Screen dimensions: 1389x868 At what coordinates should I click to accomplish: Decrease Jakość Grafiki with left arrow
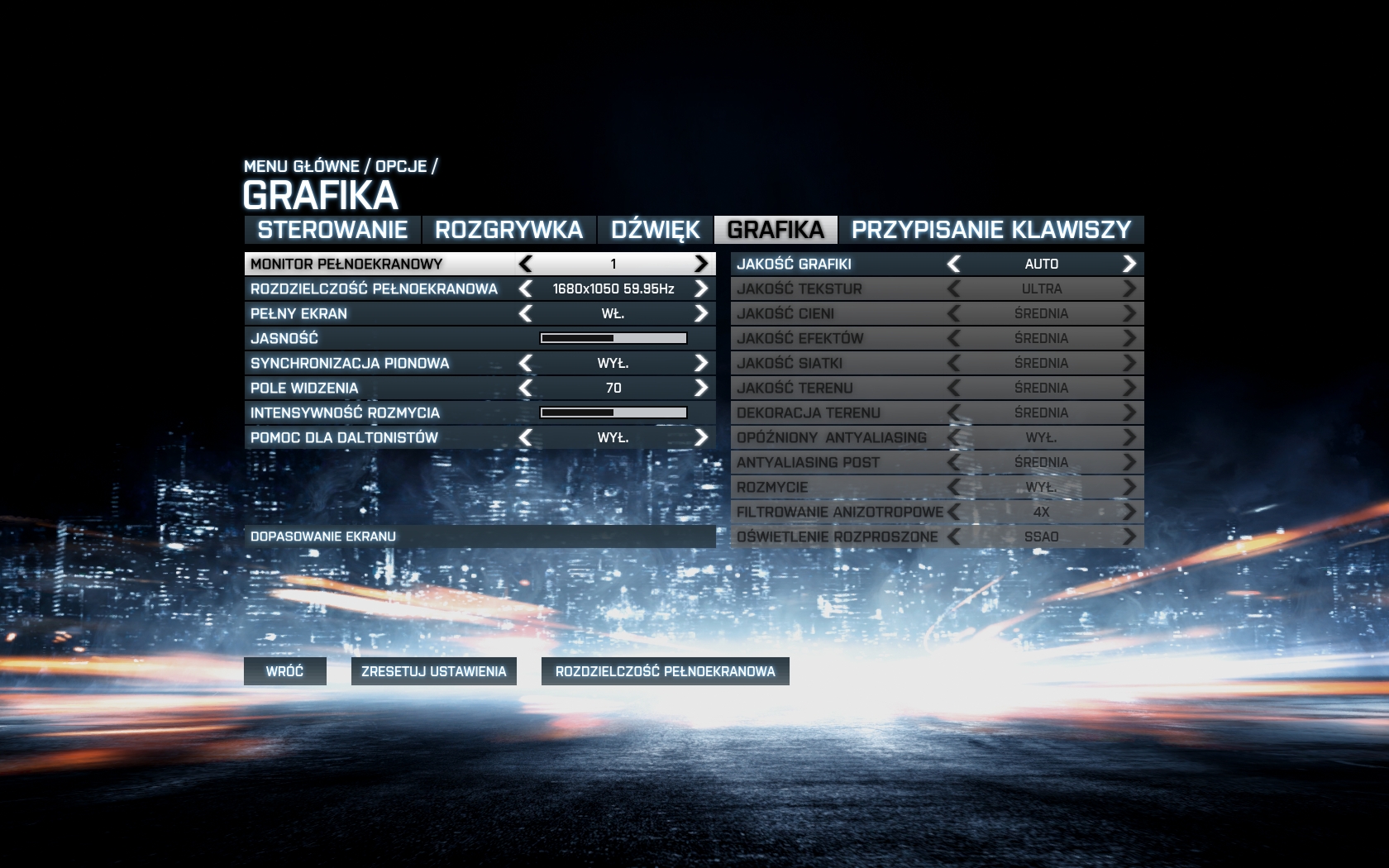954,264
